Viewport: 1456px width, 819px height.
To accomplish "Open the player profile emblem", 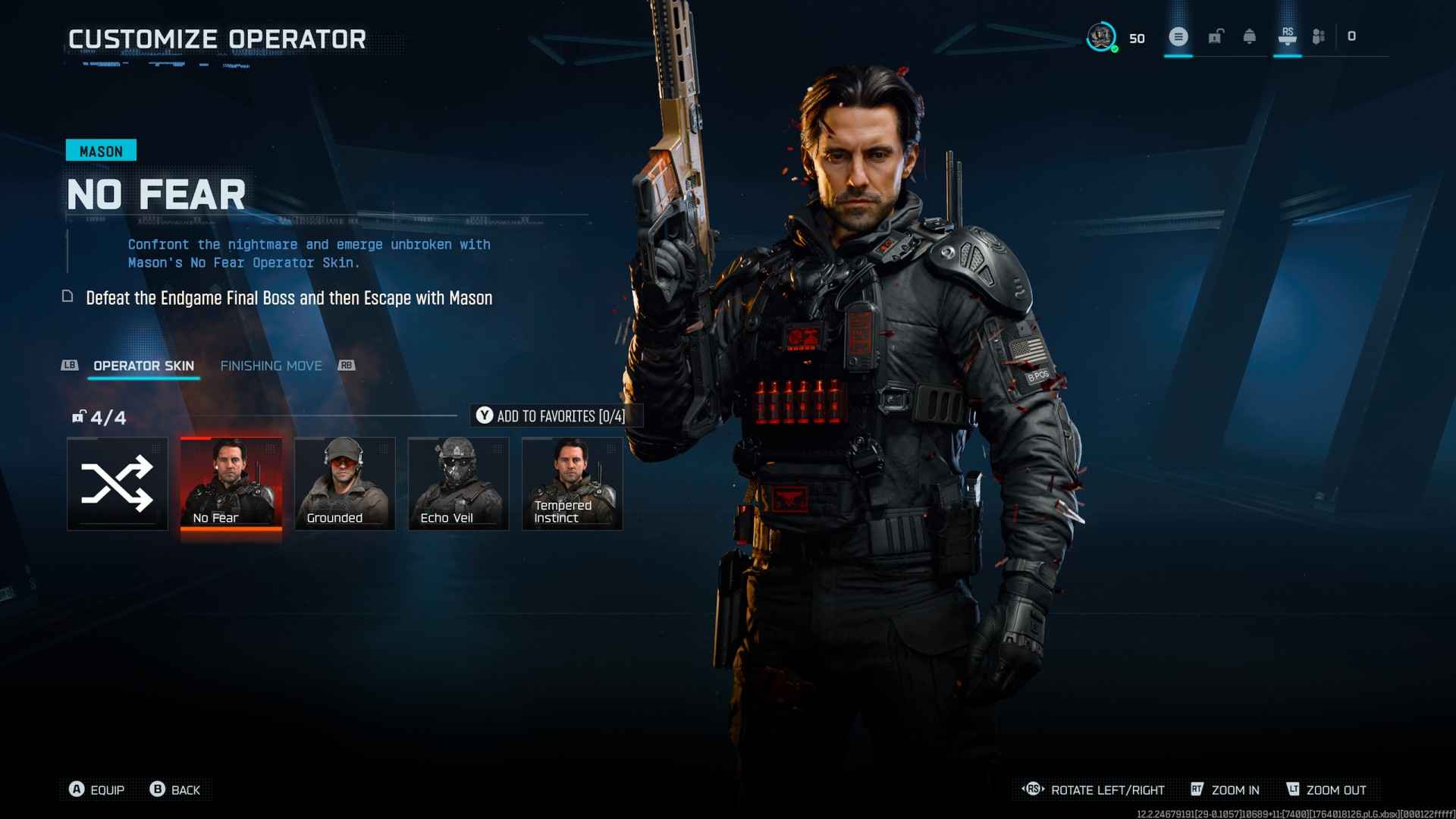I will pos(1101,36).
